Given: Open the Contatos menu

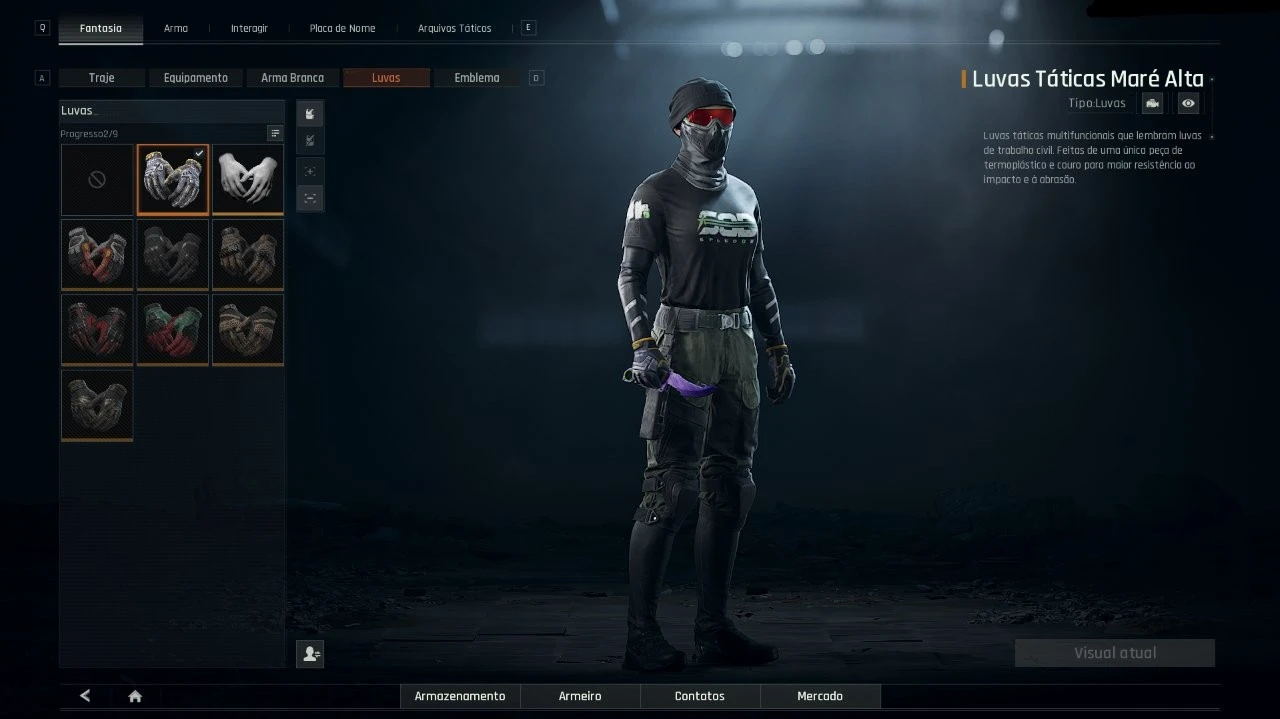Looking at the screenshot, I should [700, 696].
